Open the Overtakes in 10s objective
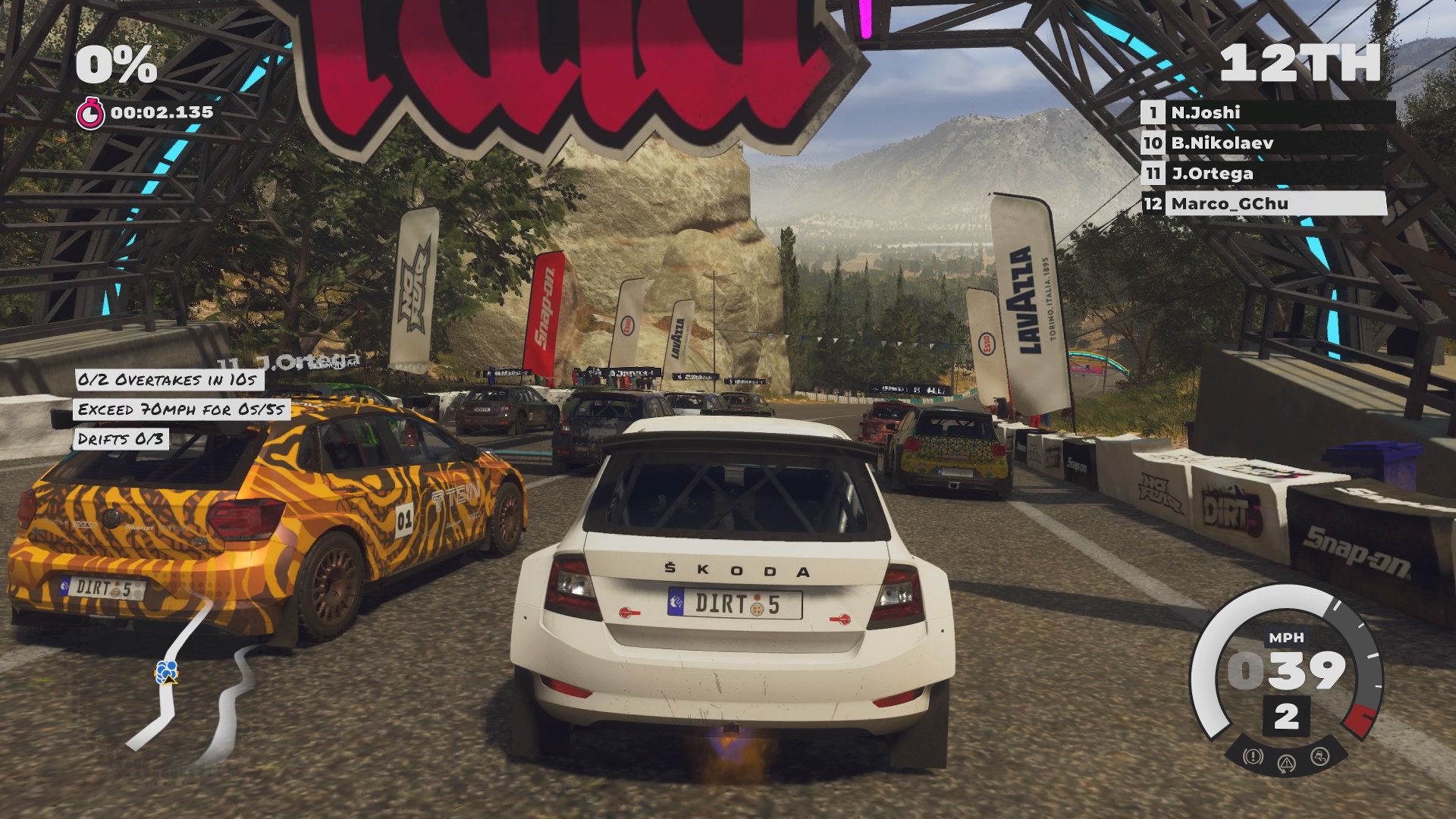Viewport: 1456px width, 819px height. pos(168,380)
